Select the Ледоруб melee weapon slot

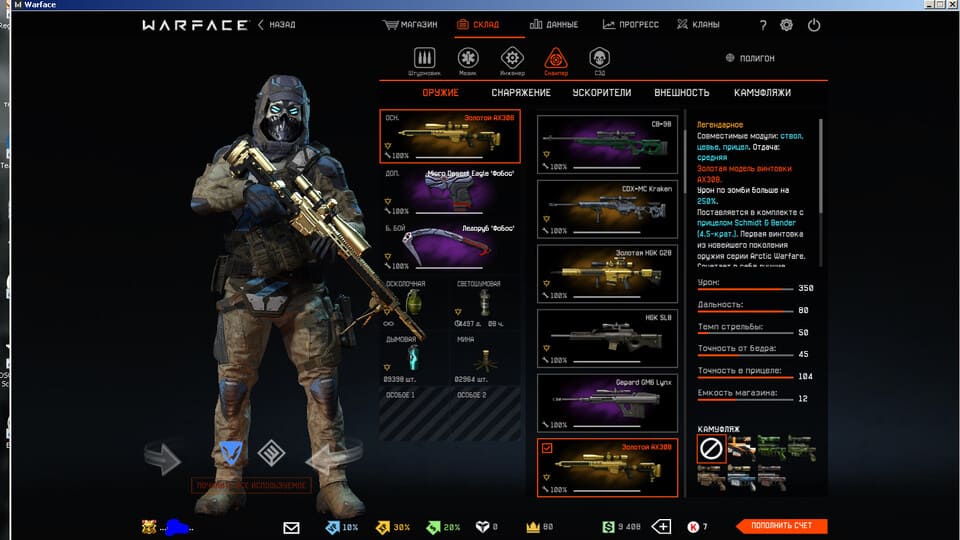point(450,247)
